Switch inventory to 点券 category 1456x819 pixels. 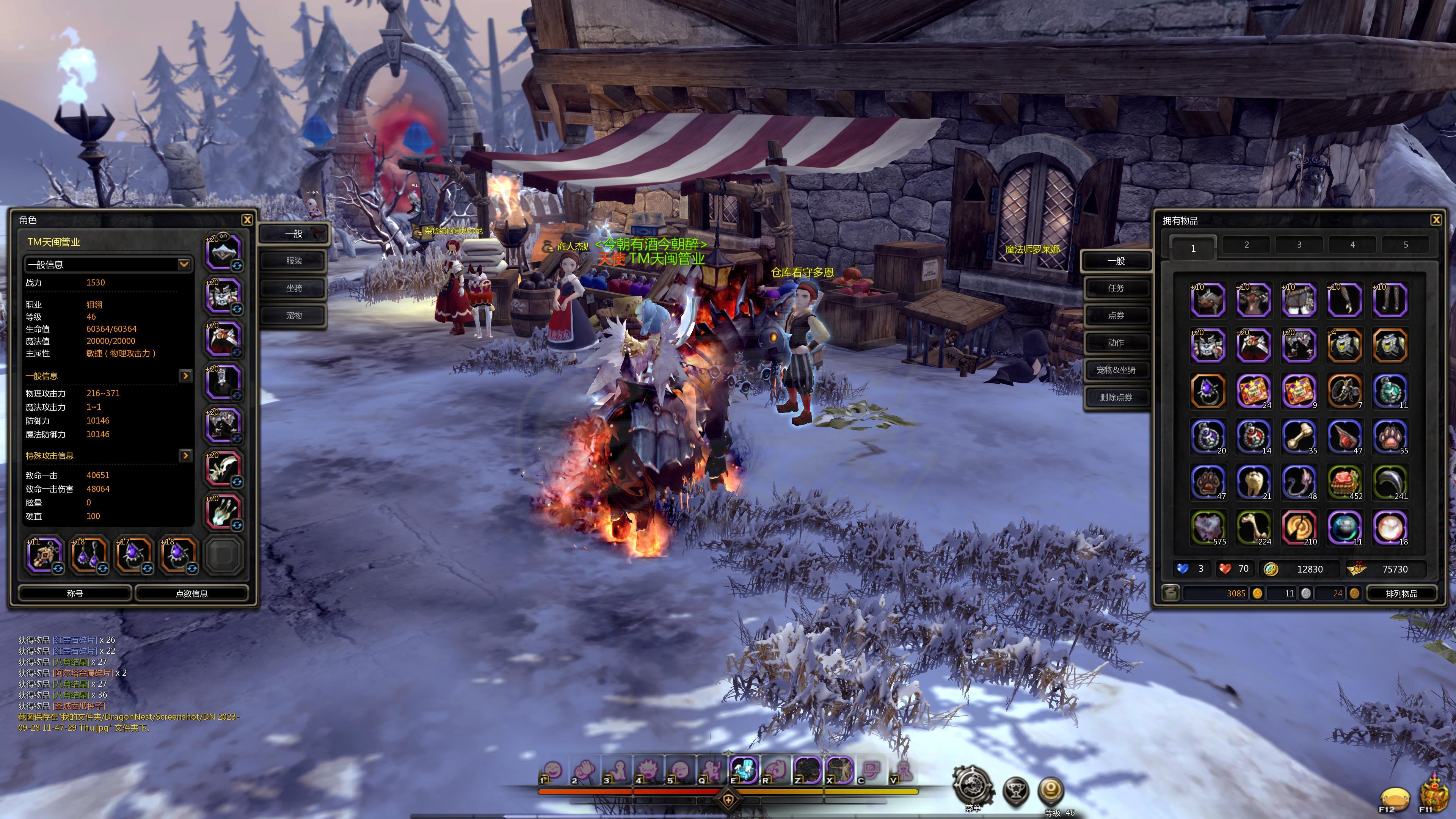[1116, 315]
